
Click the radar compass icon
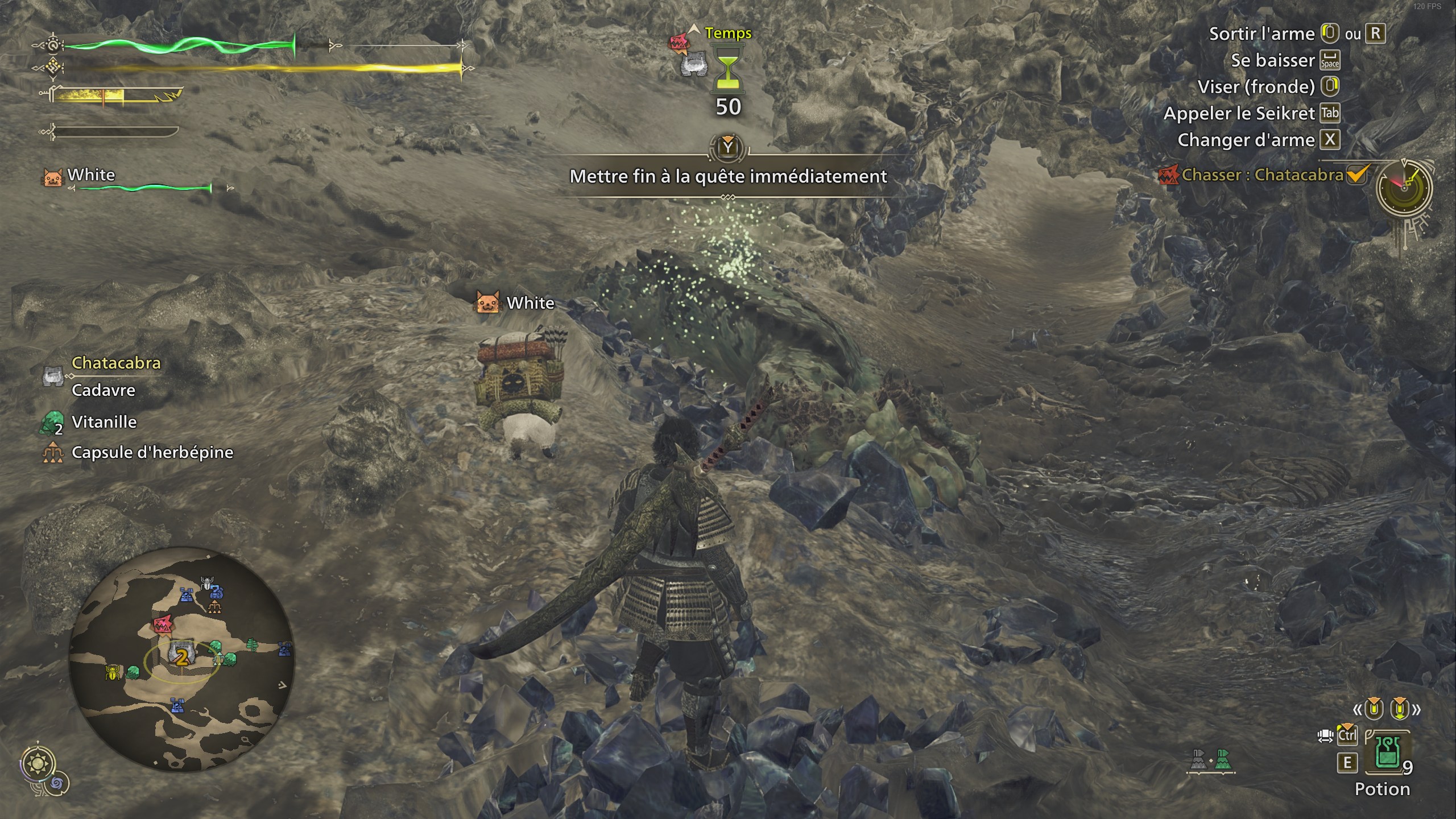point(1405,188)
